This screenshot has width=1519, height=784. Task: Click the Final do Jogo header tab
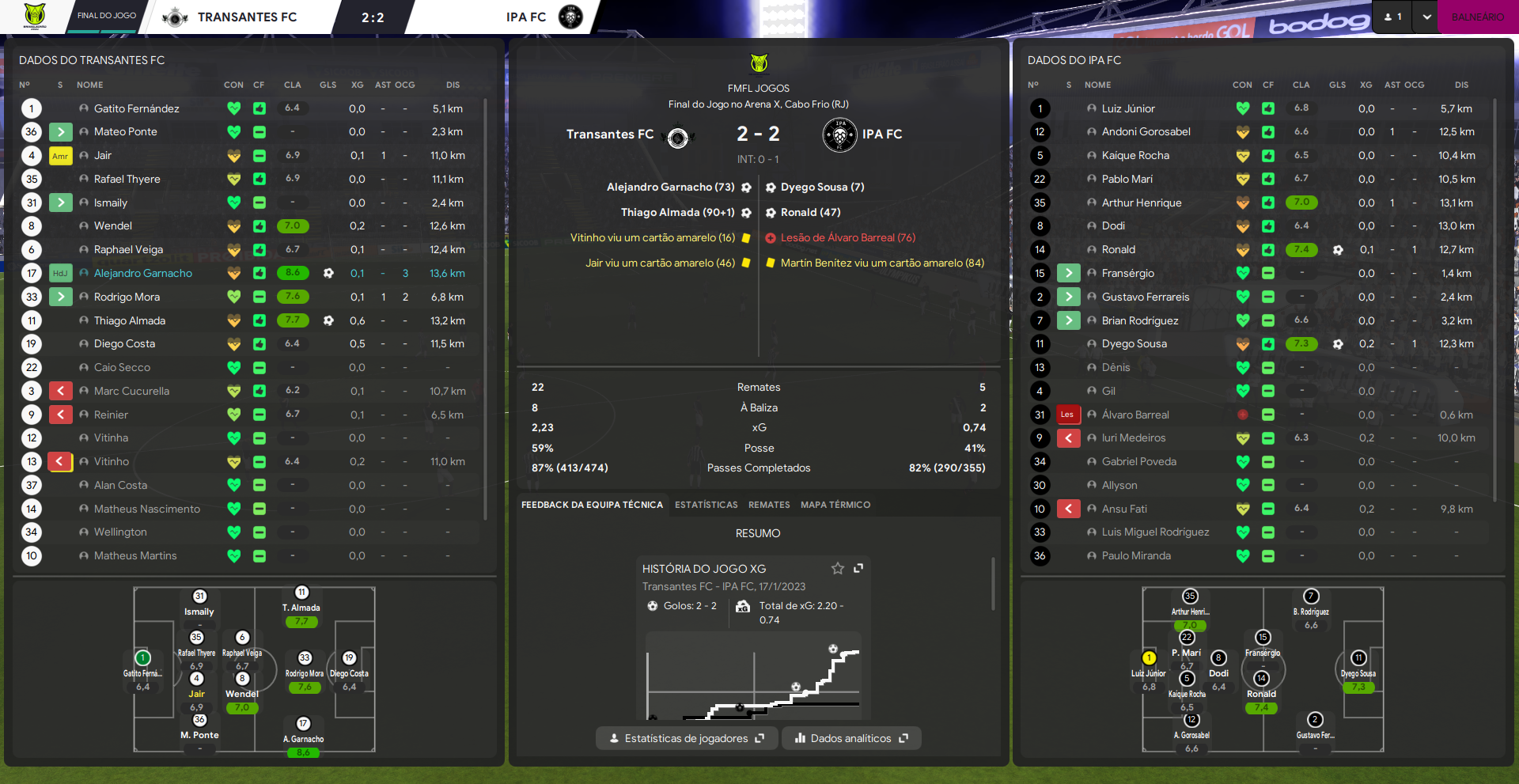pos(107,16)
